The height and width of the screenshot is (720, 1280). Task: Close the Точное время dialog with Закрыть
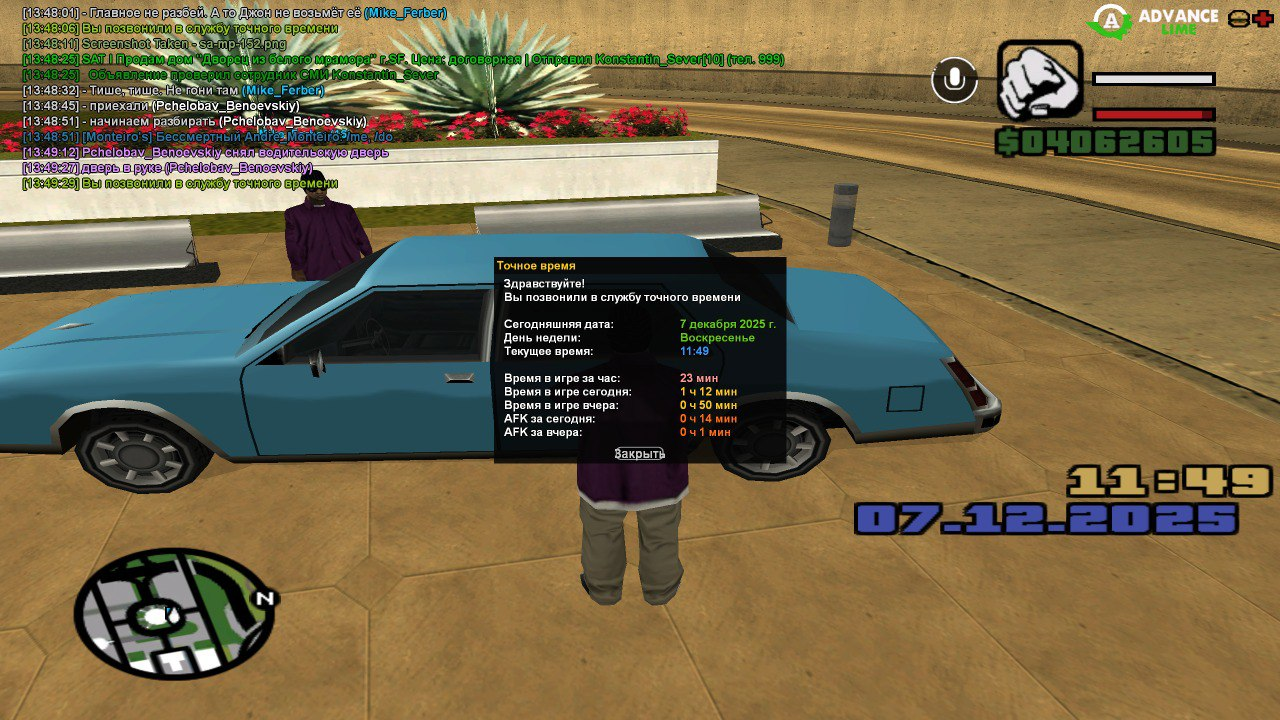point(639,453)
